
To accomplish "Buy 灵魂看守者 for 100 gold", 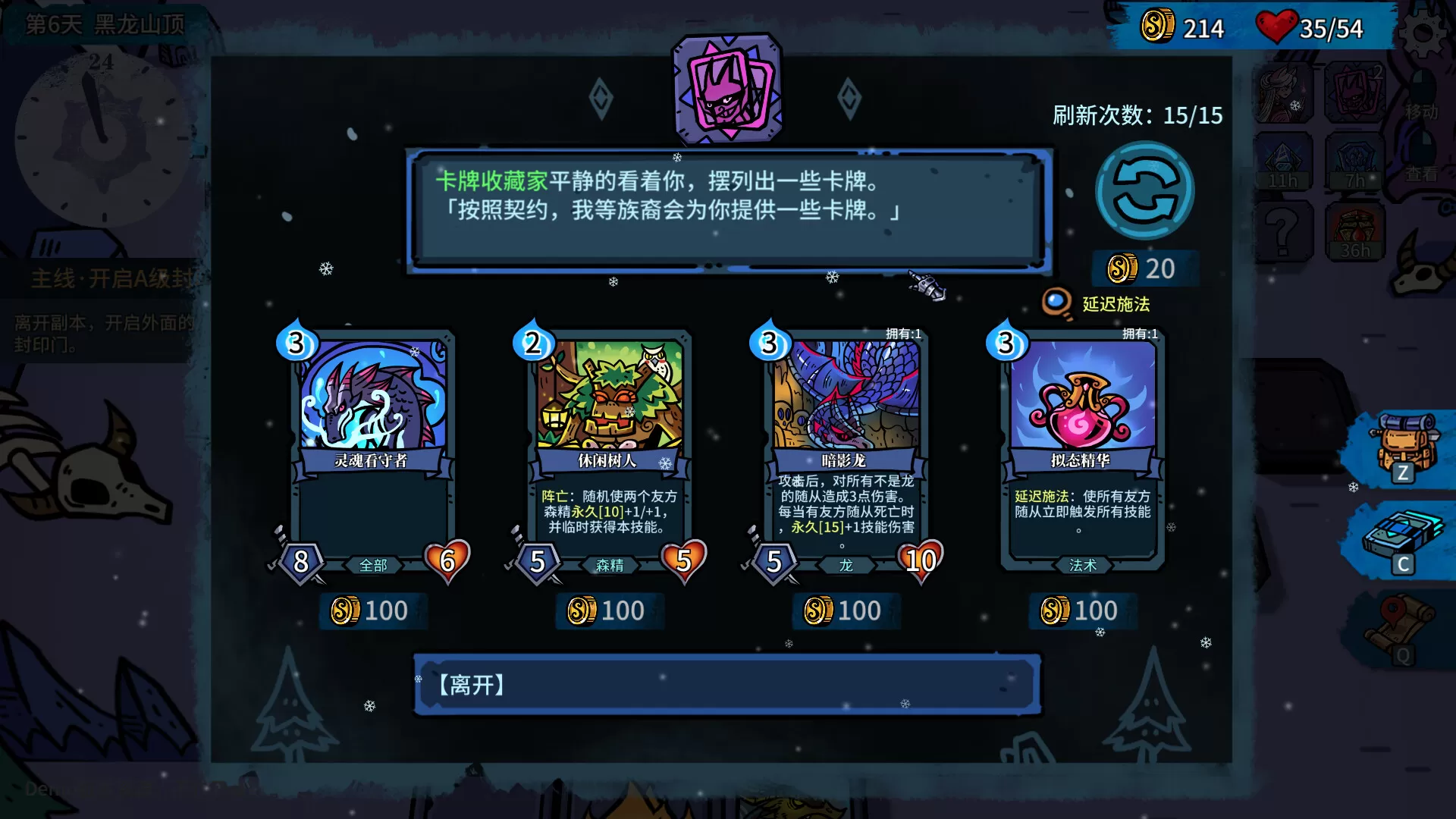I will [372, 610].
